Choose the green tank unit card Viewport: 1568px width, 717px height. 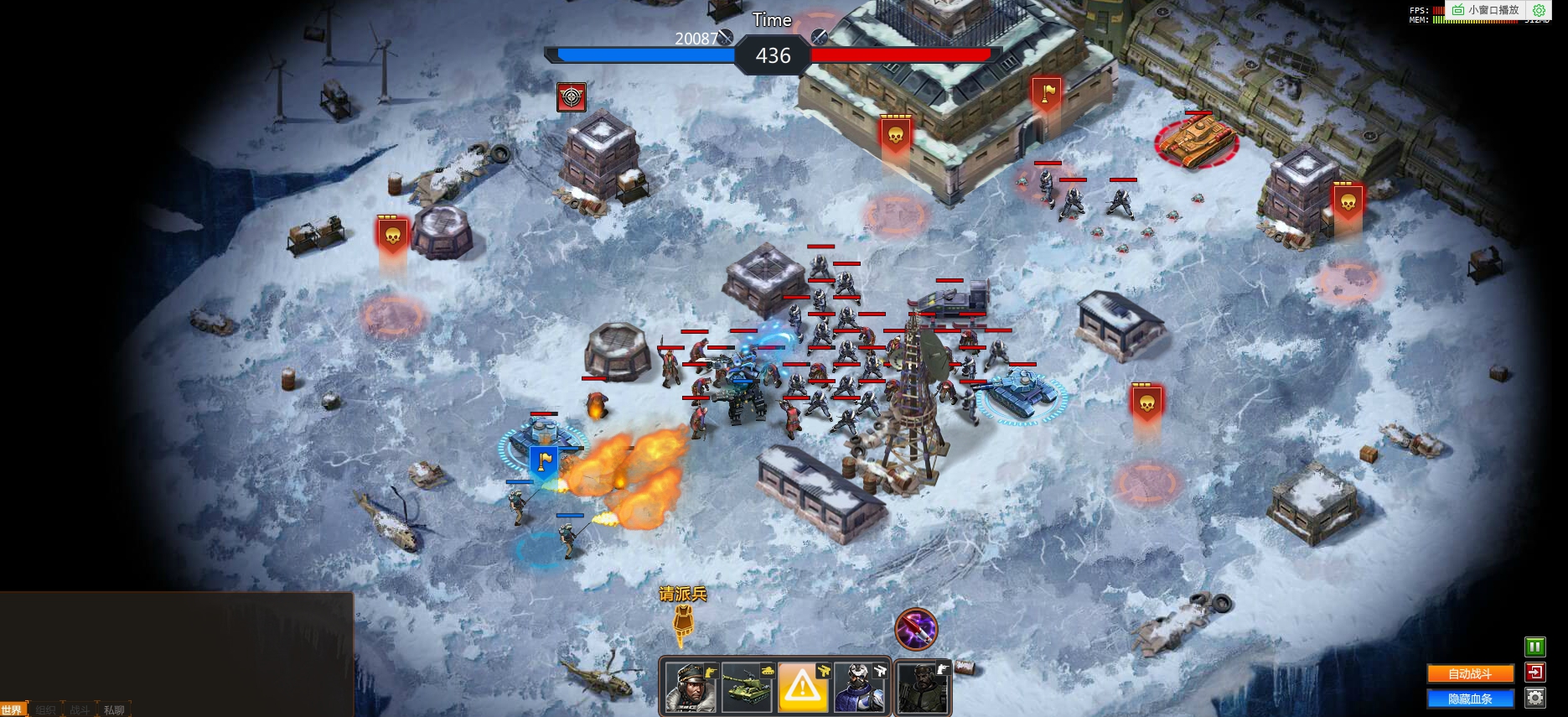tap(748, 688)
